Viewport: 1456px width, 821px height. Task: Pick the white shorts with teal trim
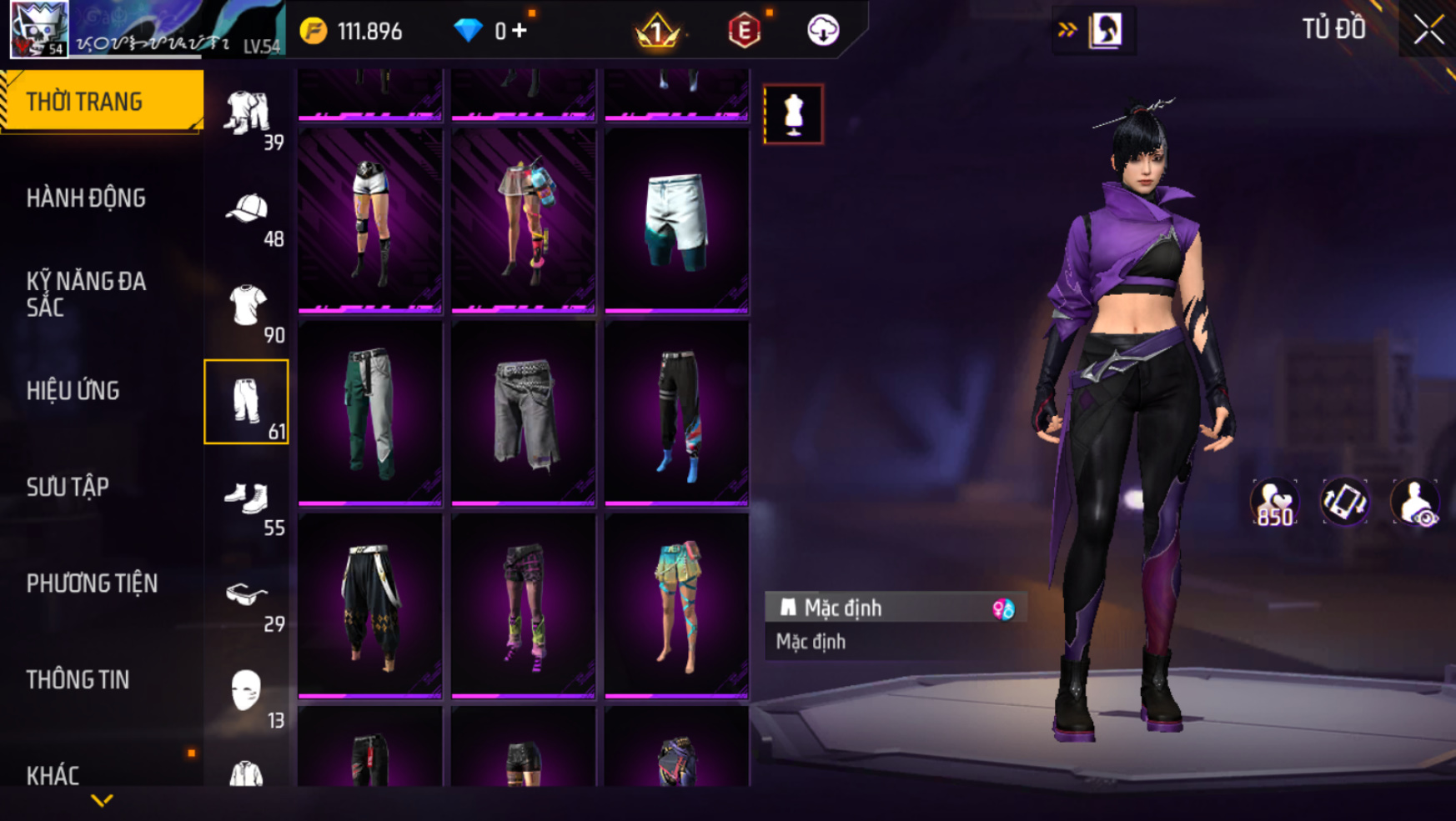point(676,221)
